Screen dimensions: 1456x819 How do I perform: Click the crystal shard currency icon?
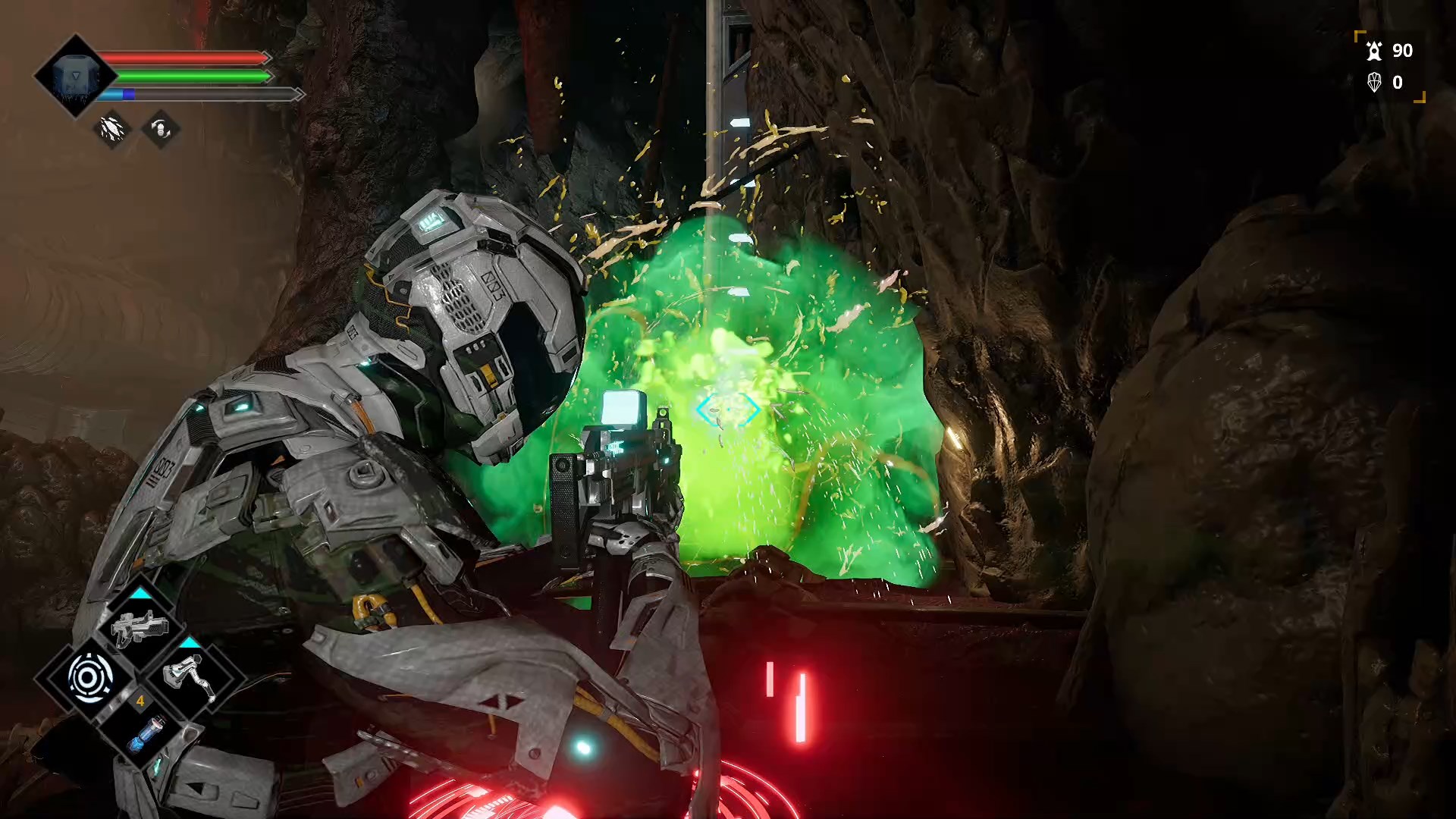click(x=1374, y=82)
